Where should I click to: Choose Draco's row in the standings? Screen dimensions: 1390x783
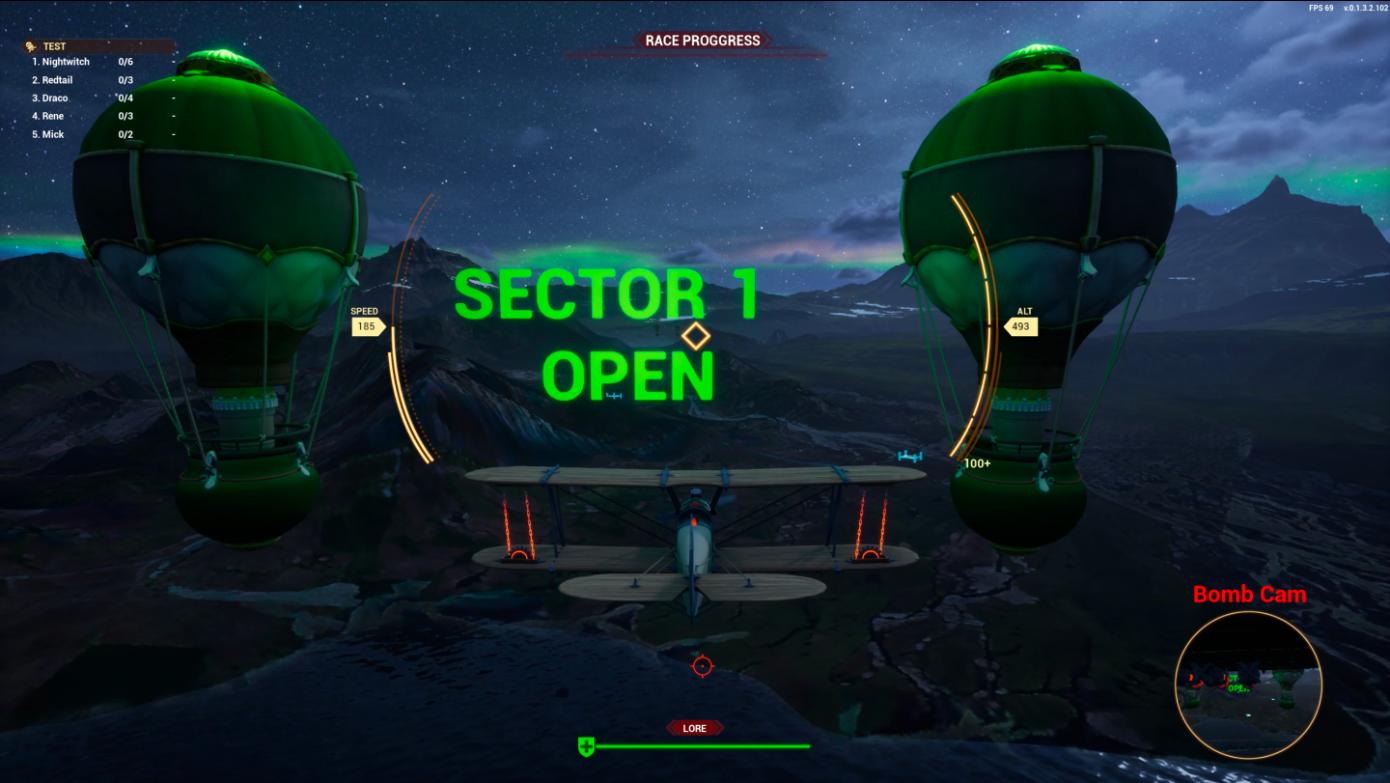coord(56,98)
